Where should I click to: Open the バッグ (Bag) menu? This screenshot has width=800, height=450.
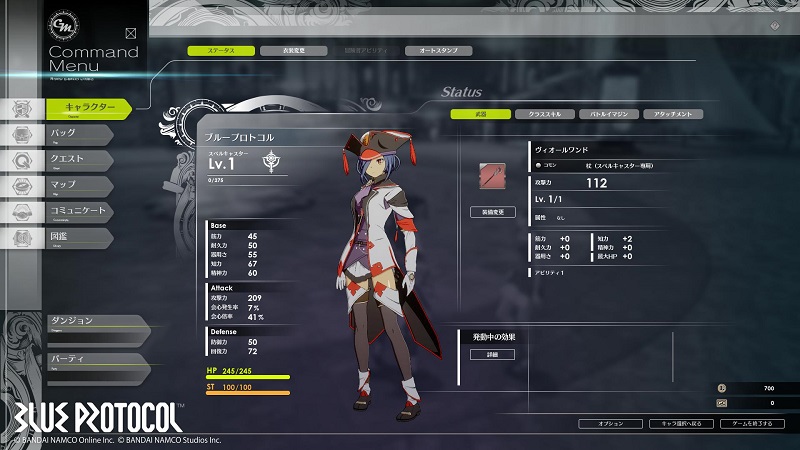tap(80, 133)
